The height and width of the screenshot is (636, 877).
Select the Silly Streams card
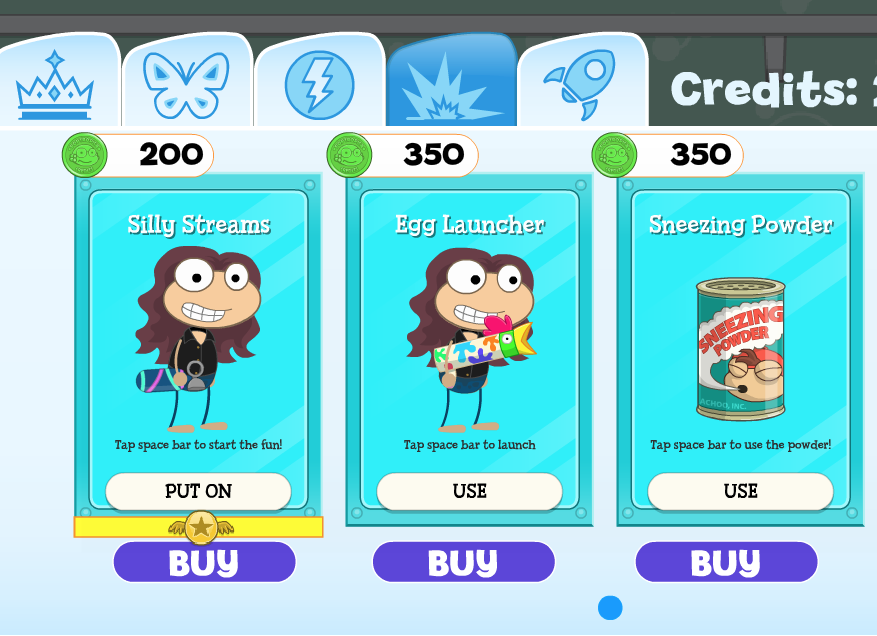198,330
